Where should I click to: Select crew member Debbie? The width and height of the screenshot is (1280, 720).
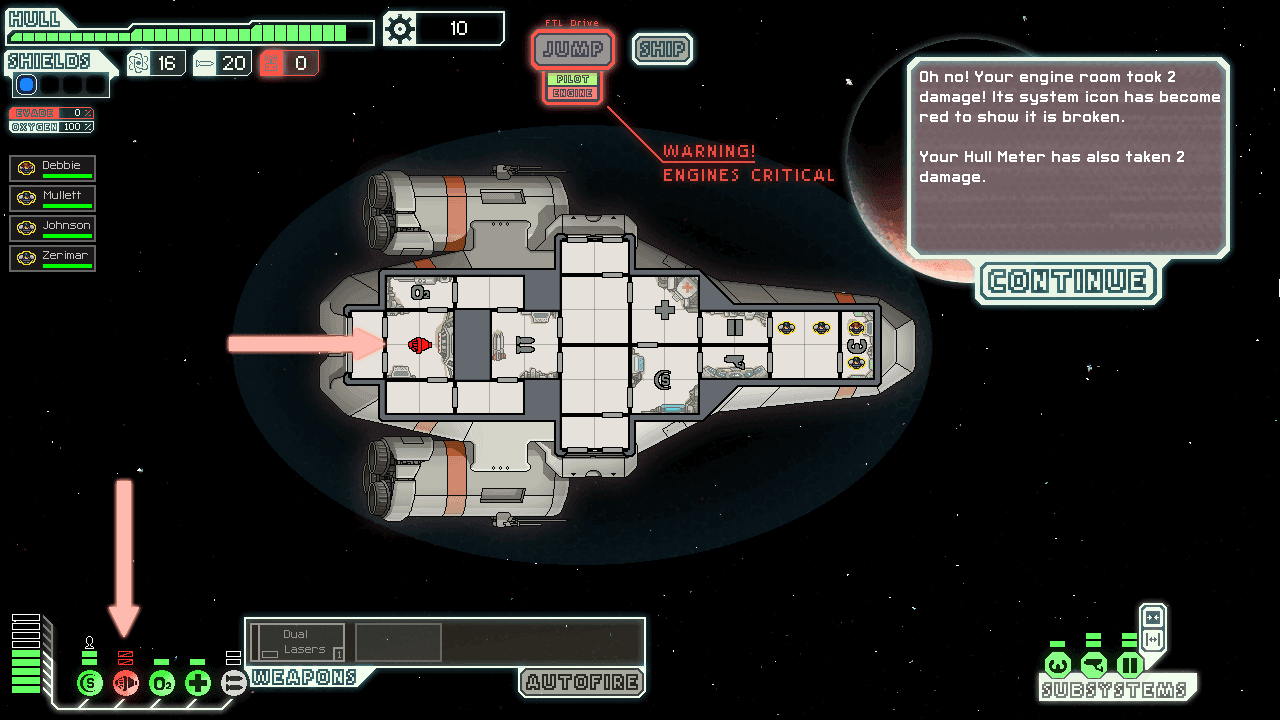[53, 168]
